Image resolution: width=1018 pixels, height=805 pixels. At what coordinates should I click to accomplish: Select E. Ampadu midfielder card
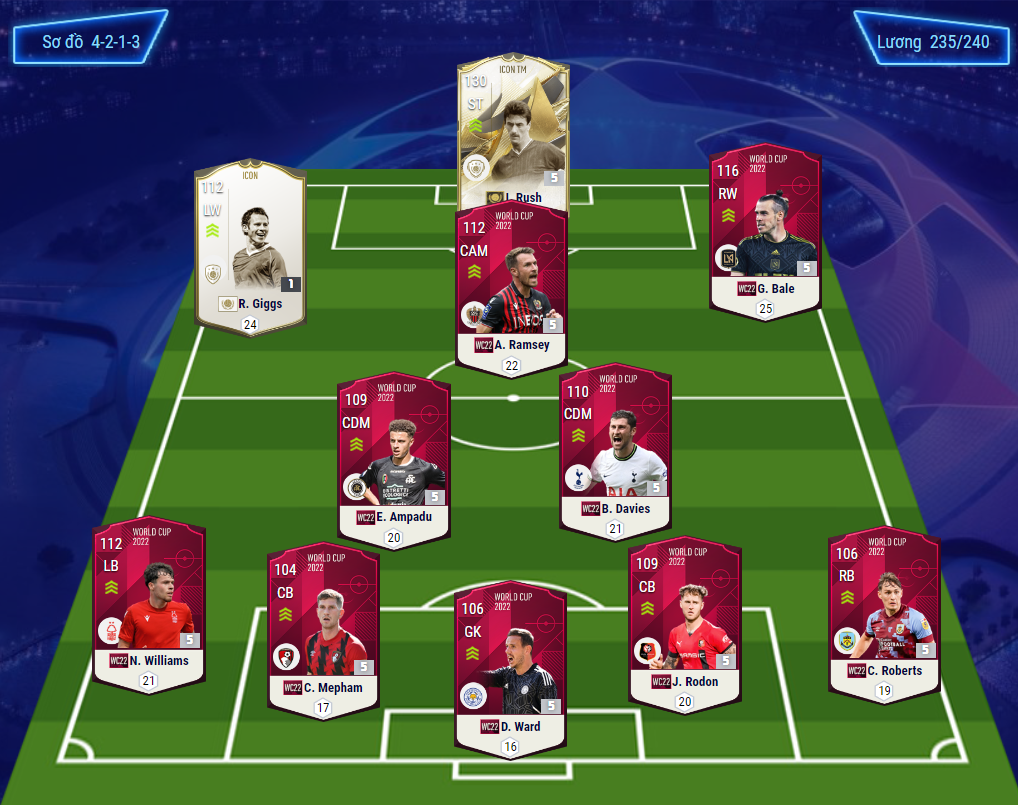[x=393, y=460]
